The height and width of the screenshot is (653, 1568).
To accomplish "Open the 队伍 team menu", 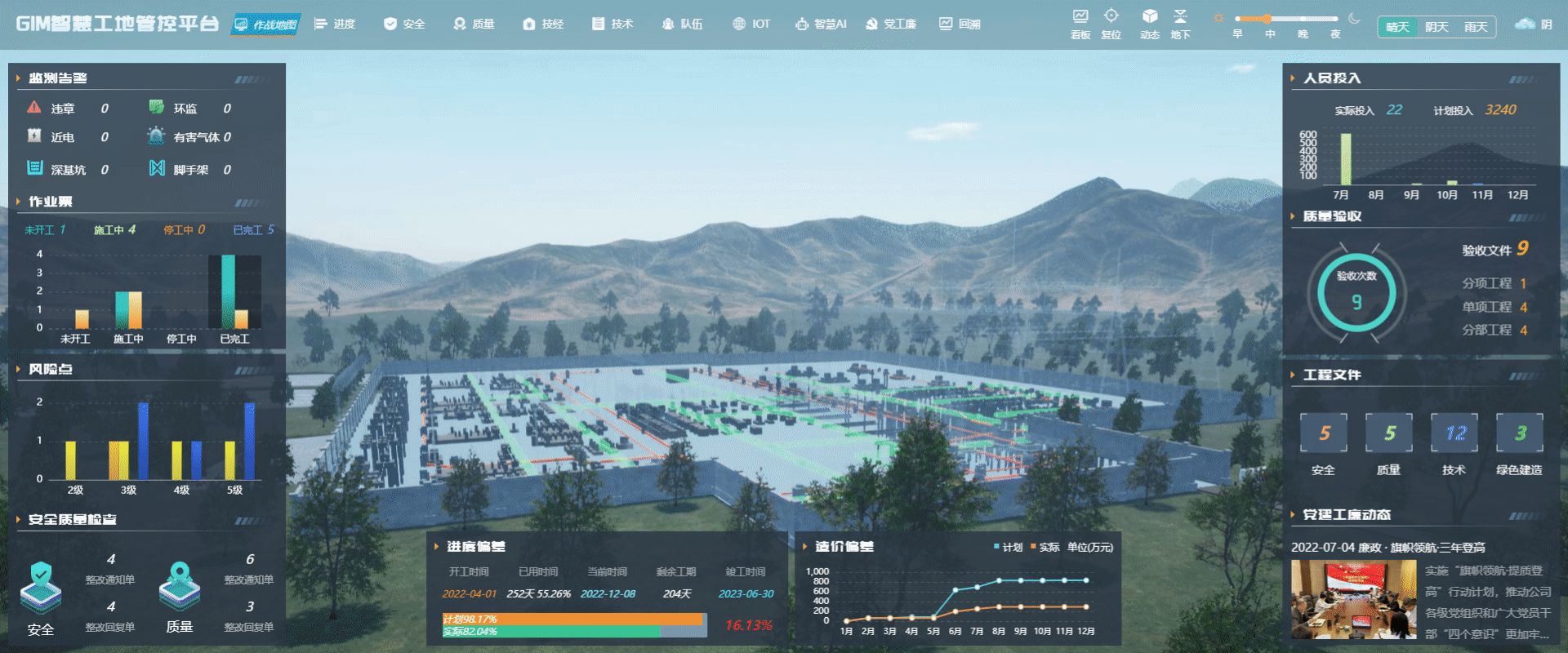I will (683, 24).
